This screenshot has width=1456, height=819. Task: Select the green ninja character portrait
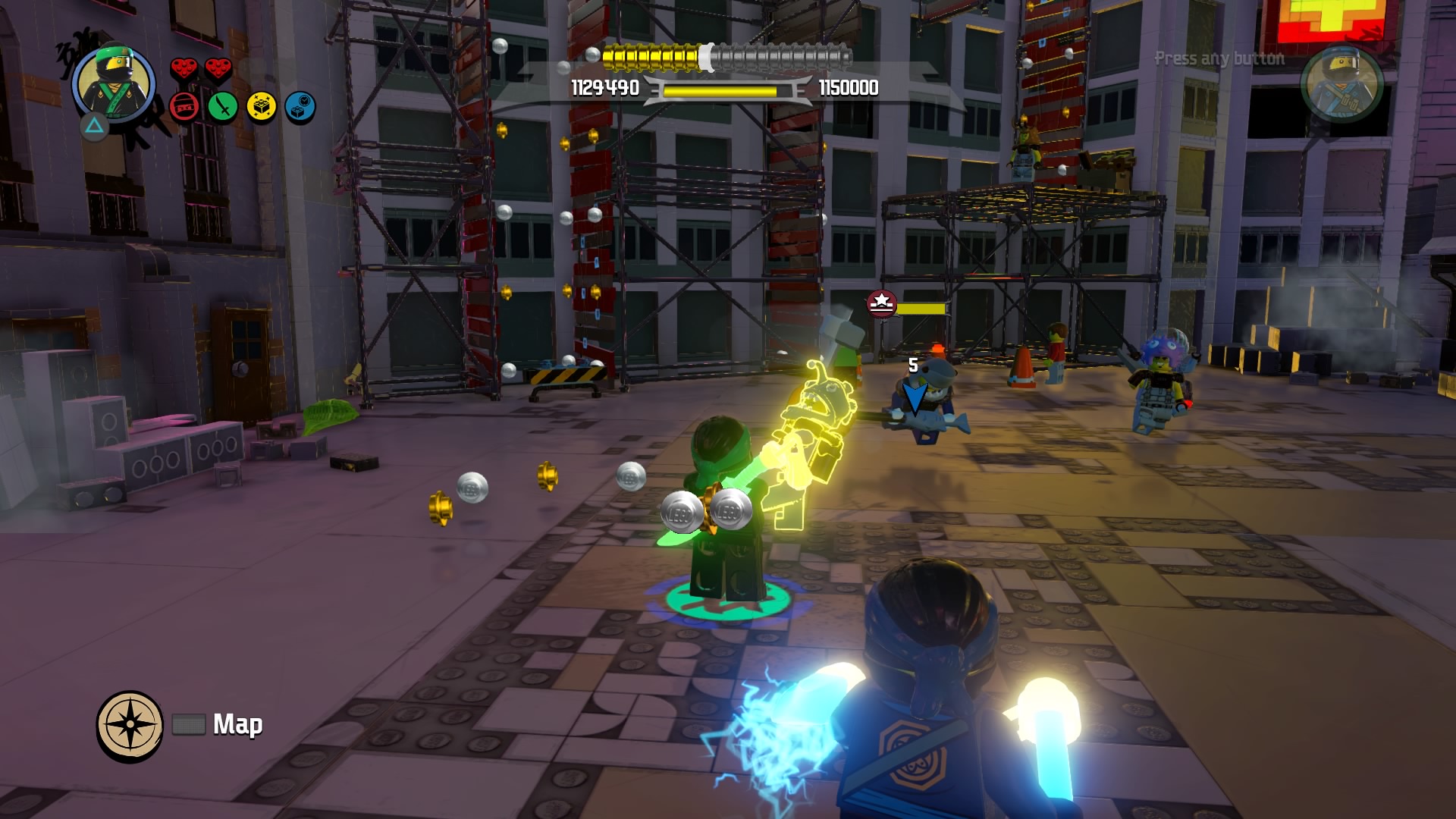(114, 83)
